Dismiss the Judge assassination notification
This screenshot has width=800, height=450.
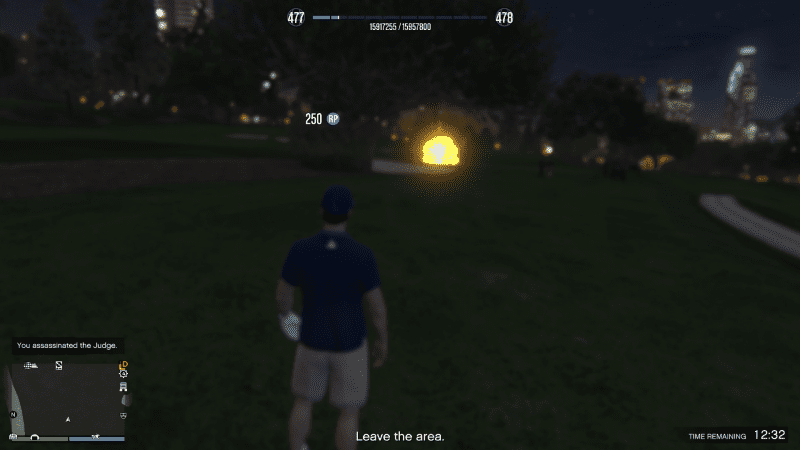click(67, 345)
